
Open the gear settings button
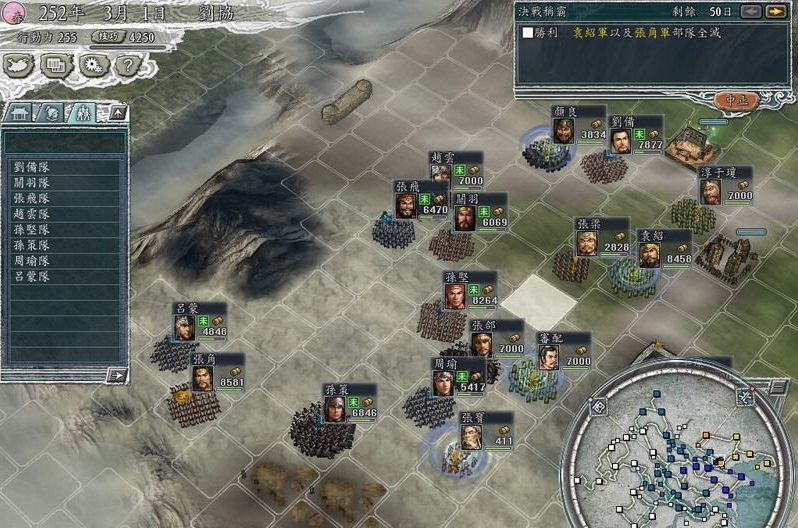pos(91,65)
